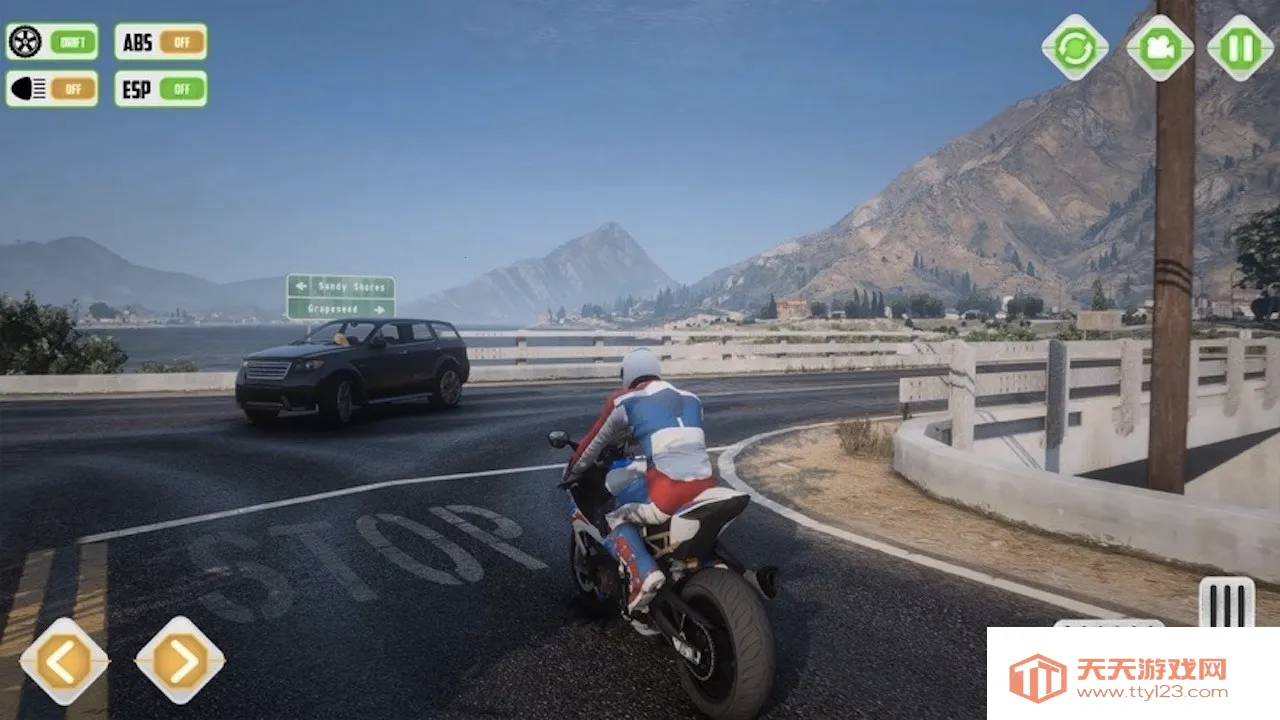The image size is (1280, 720).
Task: Hit the tall gas pedal
Action: click(1226, 602)
